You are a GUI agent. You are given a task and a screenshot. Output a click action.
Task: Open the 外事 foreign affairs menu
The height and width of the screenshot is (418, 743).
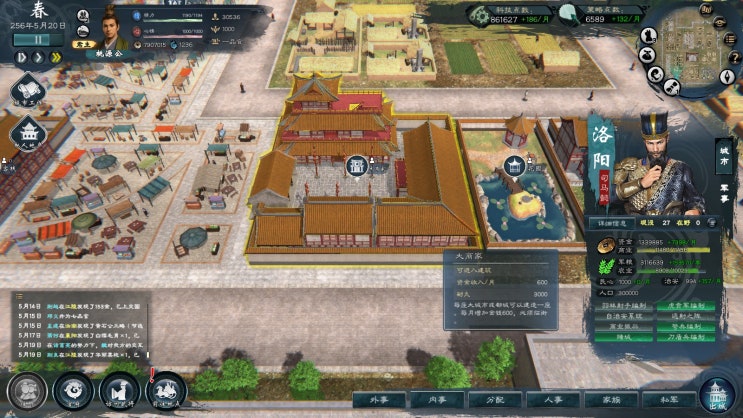click(x=378, y=399)
